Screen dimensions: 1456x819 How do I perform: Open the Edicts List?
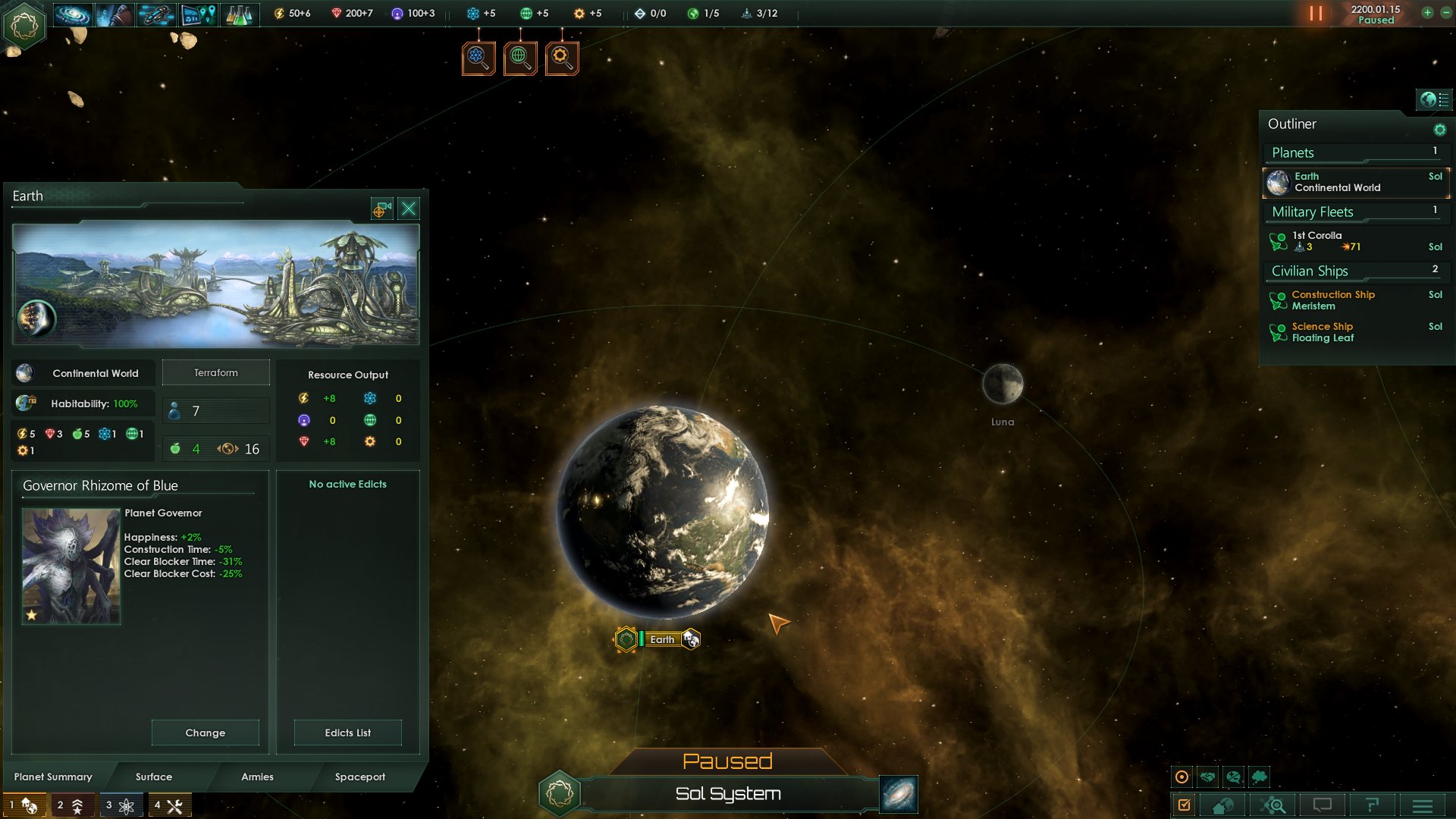click(x=347, y=733)
